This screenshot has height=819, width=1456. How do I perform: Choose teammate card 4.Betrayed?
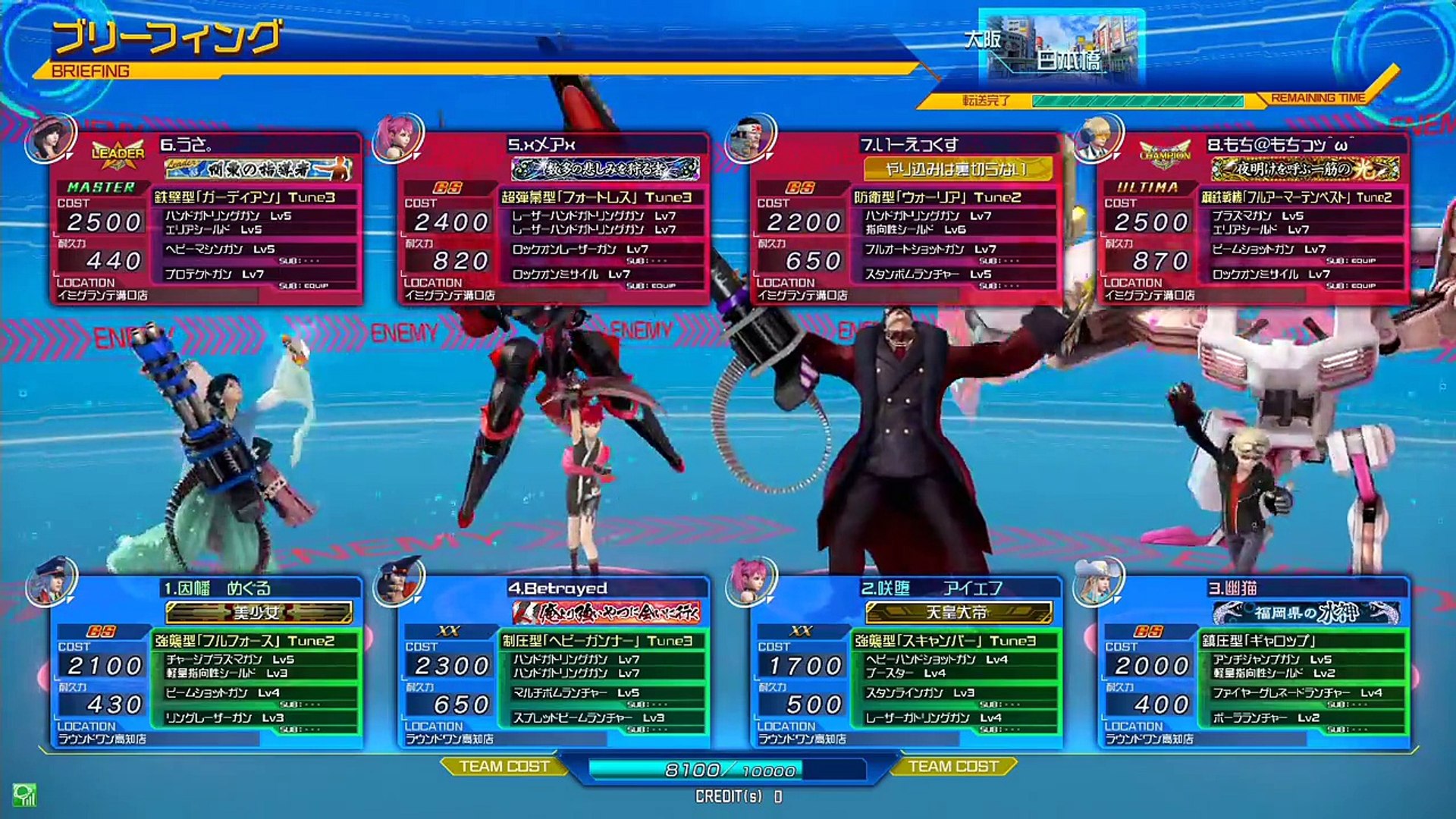point(554,664)
